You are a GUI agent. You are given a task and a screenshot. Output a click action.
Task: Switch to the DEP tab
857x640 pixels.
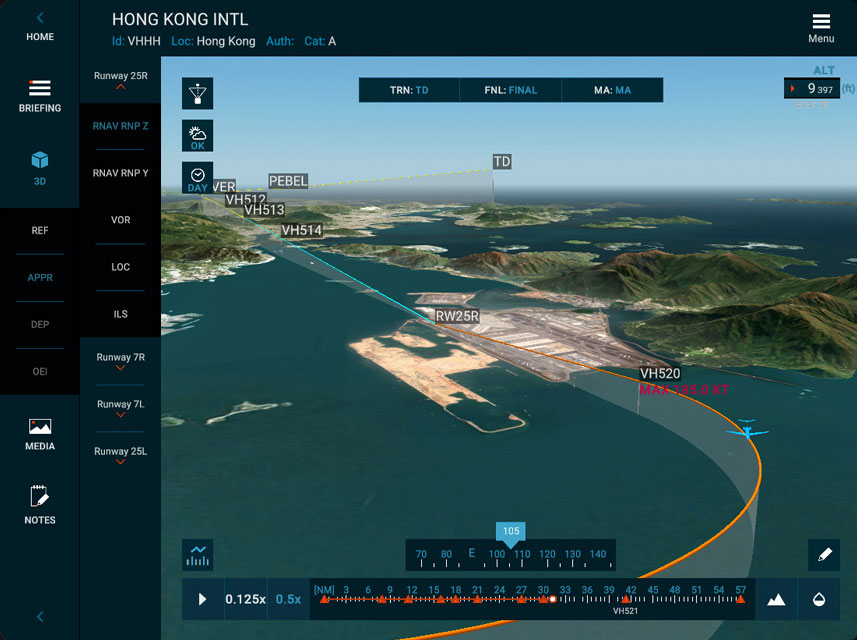pyautogui.click(x=40, y=324)
